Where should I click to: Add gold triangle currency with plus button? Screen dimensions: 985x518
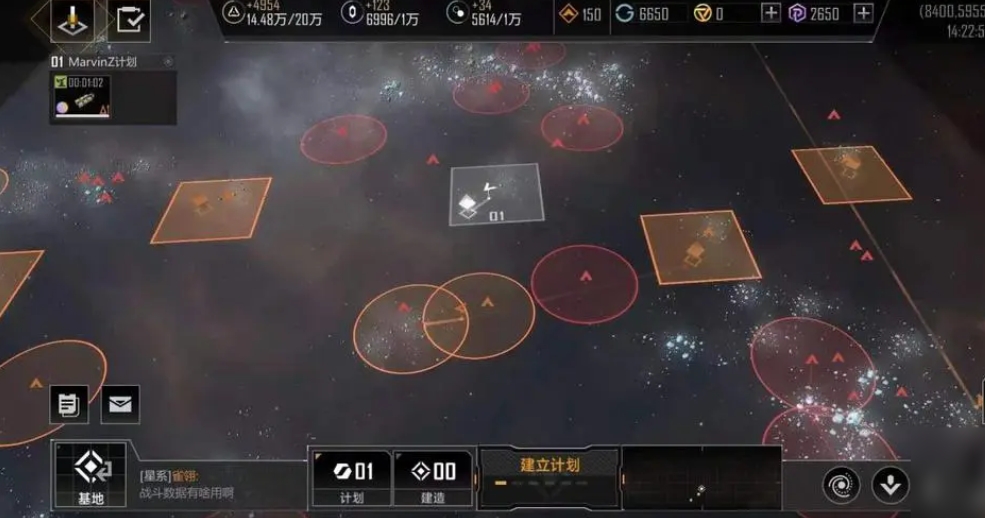click(x=771, y=13)
